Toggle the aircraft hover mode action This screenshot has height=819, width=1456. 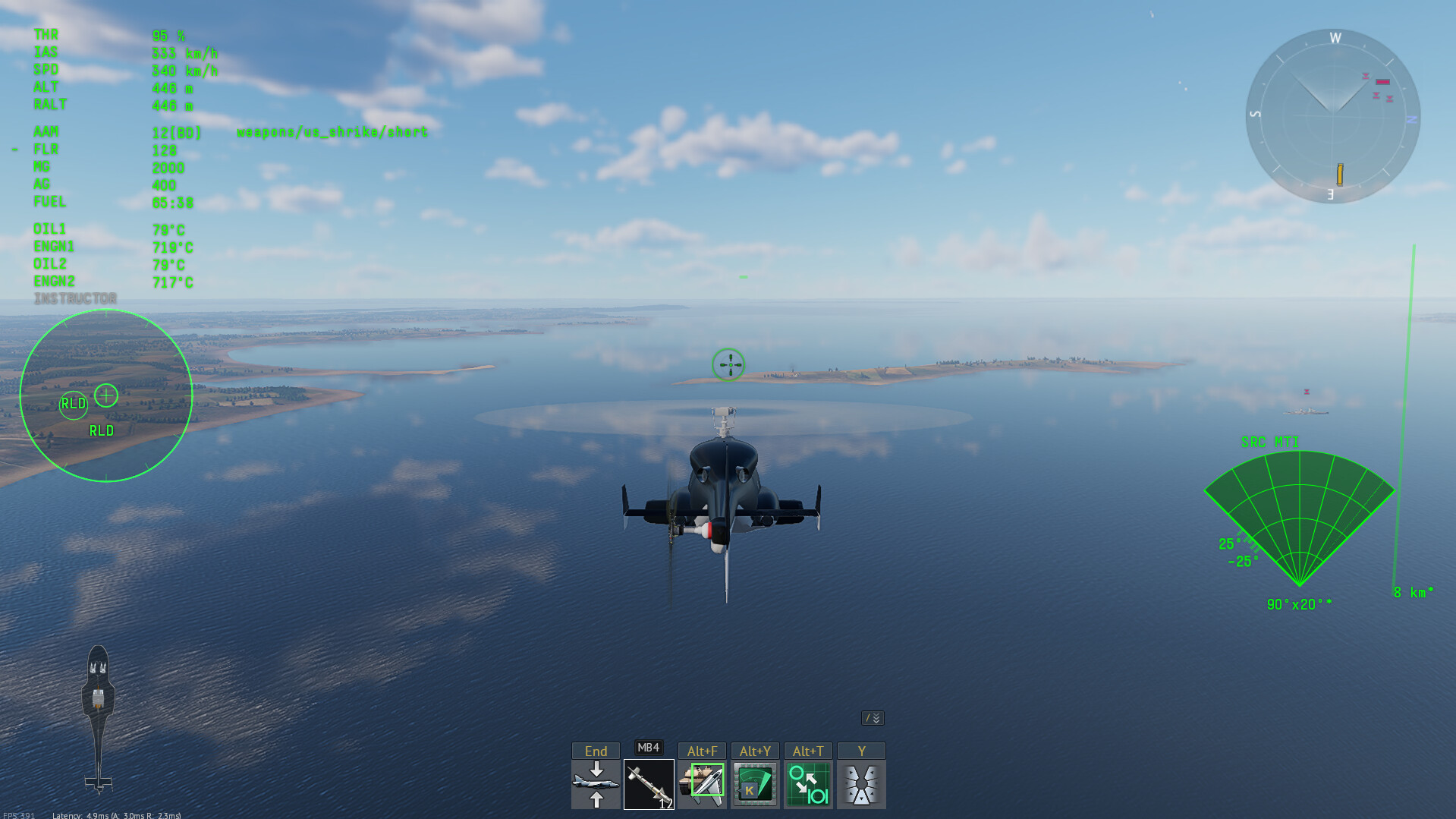[x=596, y=784]
